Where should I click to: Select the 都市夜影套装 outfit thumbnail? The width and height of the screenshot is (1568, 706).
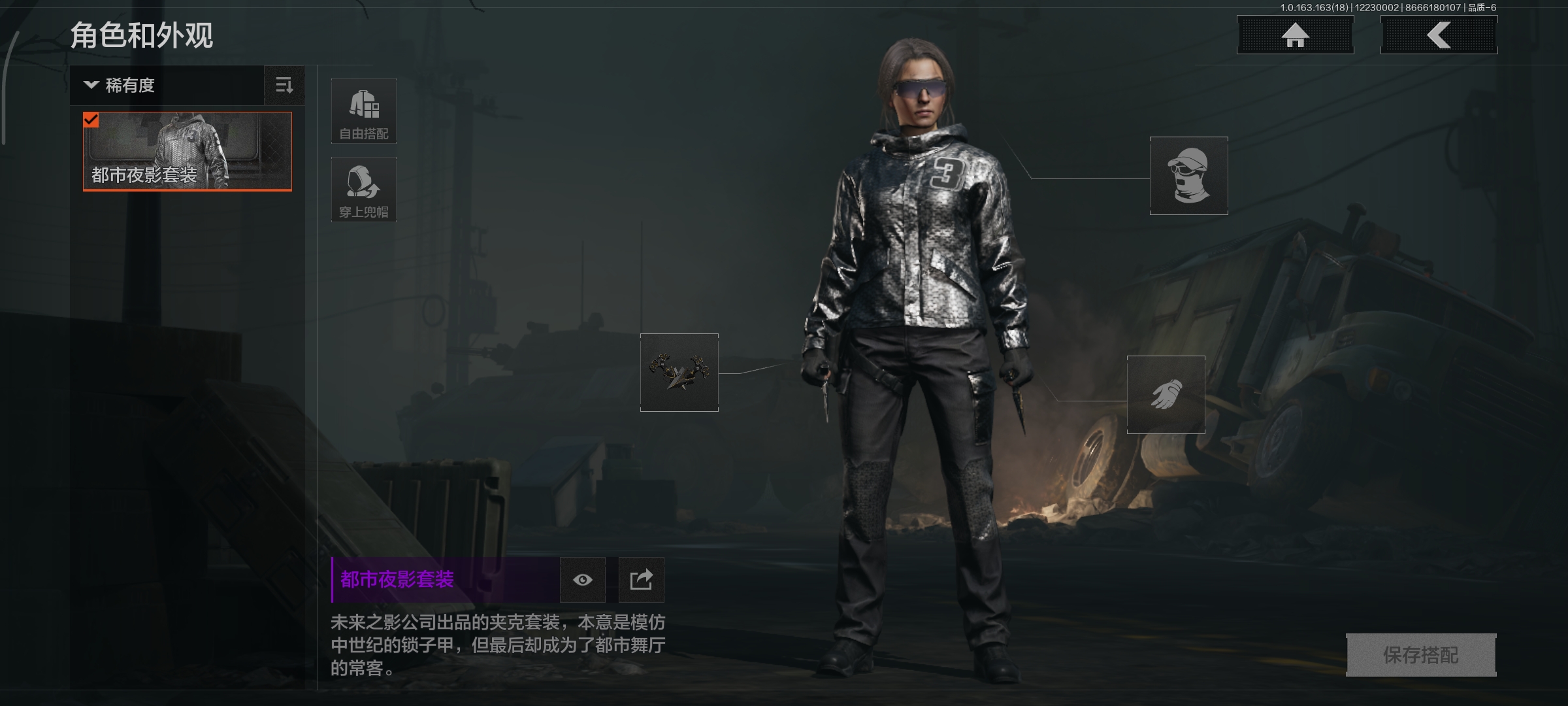[x=188, y=151]
